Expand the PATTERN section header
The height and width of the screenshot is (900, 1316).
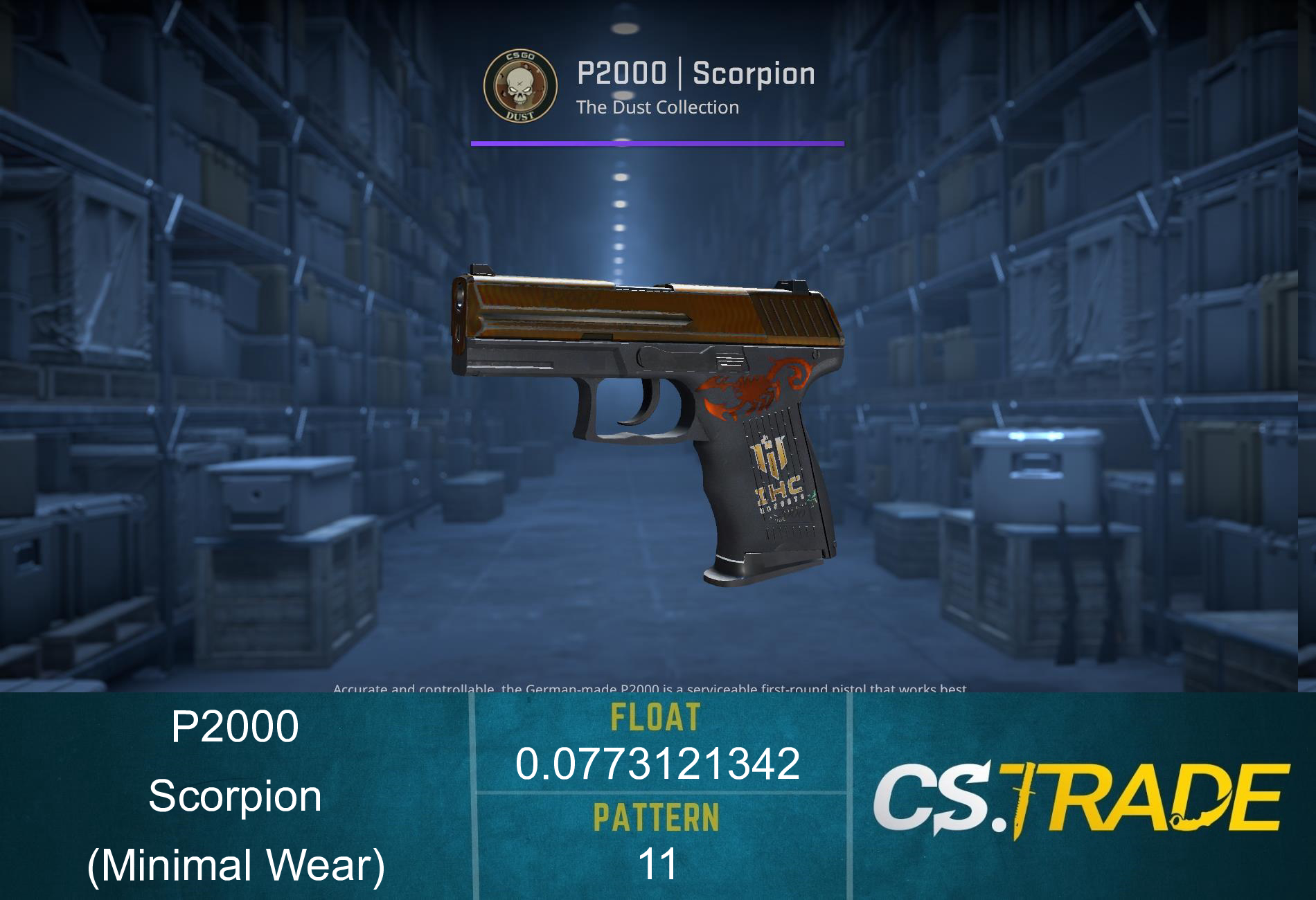658,817
